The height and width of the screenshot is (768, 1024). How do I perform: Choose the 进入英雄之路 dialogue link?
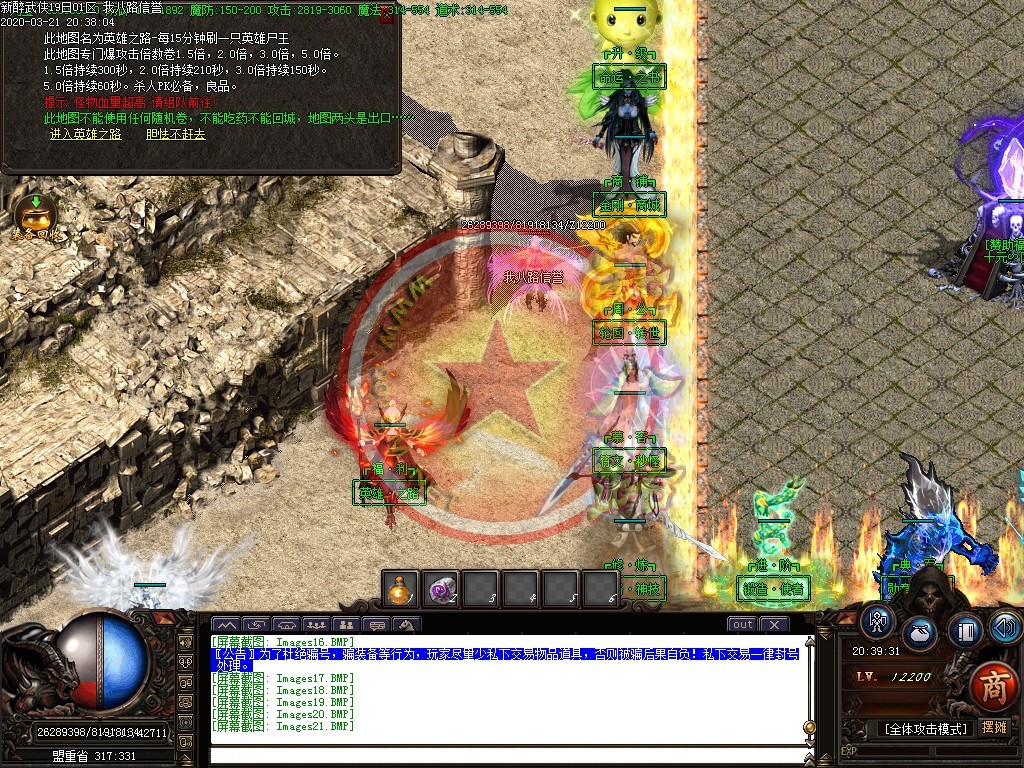[x=85, y=134]
